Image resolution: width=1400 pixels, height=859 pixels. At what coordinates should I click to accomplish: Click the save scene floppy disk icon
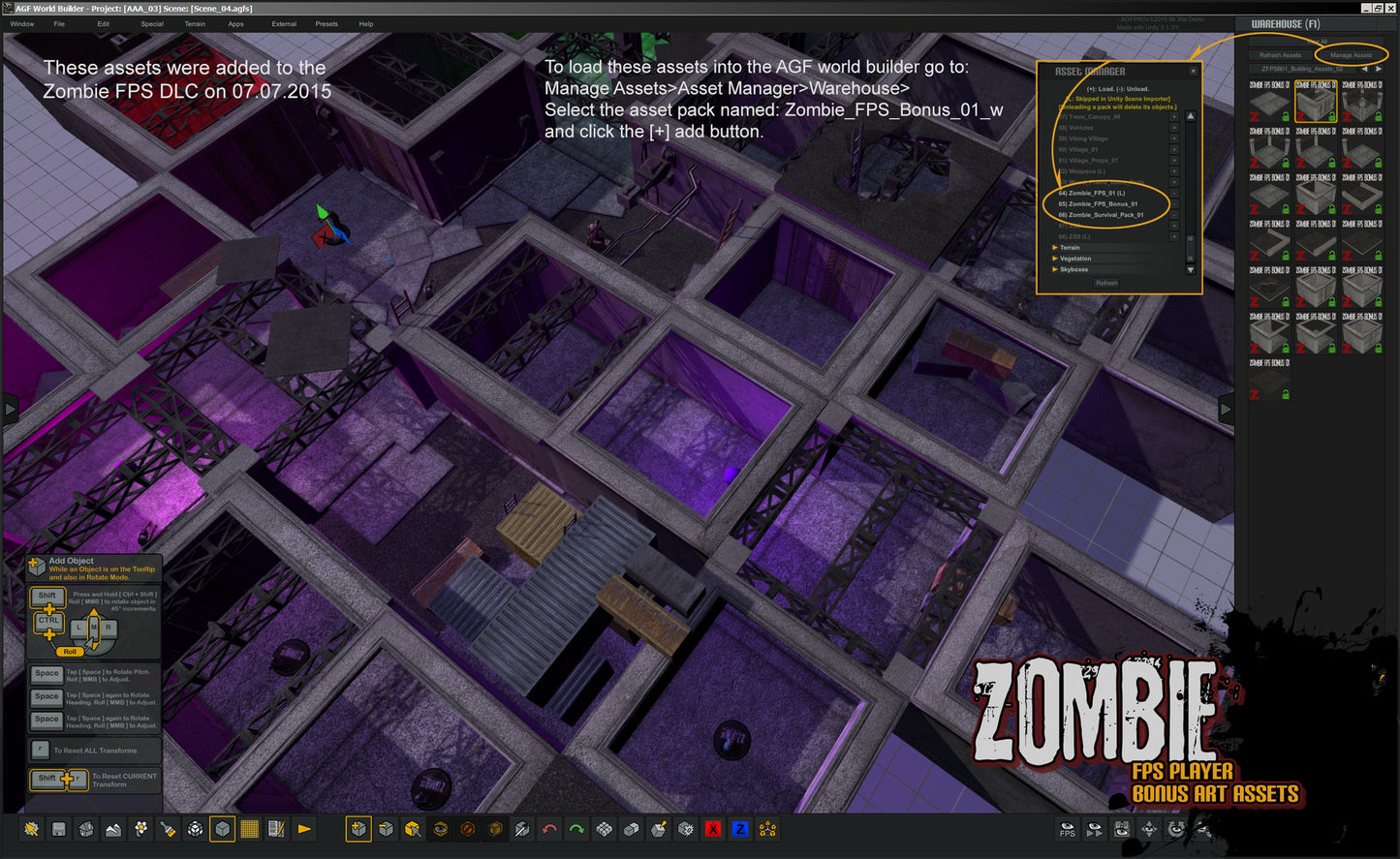59,829
